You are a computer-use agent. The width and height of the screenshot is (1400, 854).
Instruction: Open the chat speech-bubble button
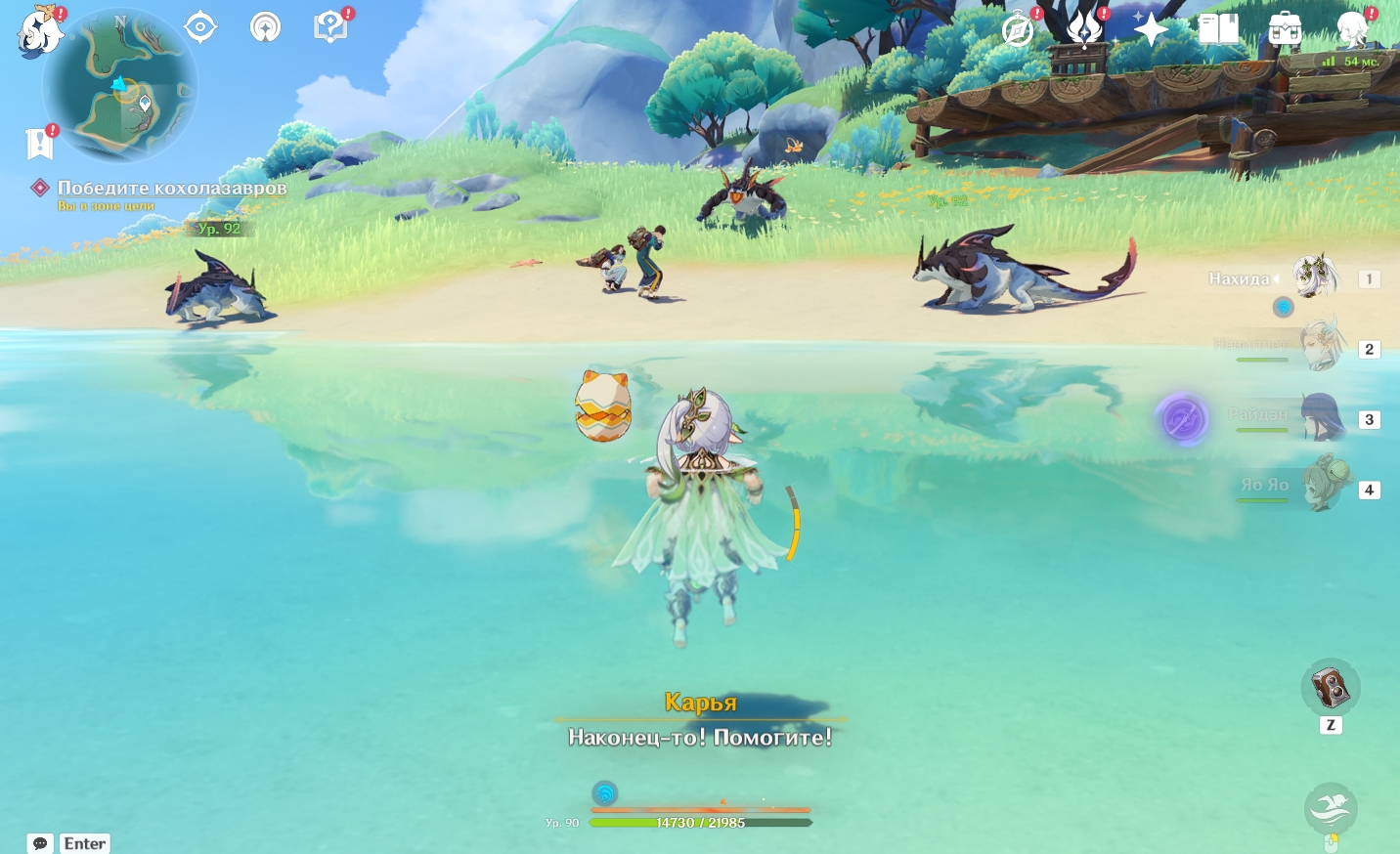40,843
